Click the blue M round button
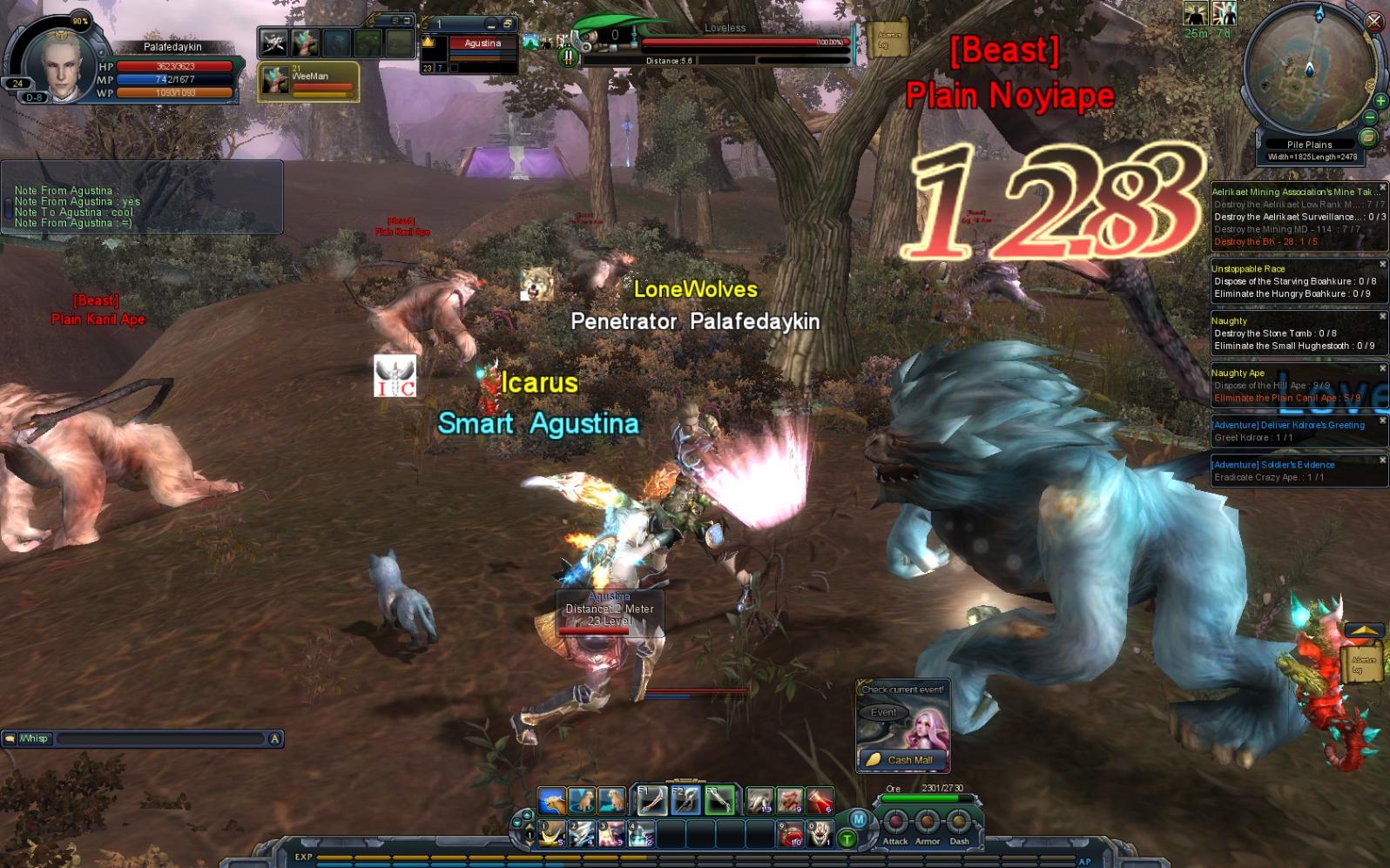The height and width of the screenshot is (868, 1390). click(x=858, y=819)
